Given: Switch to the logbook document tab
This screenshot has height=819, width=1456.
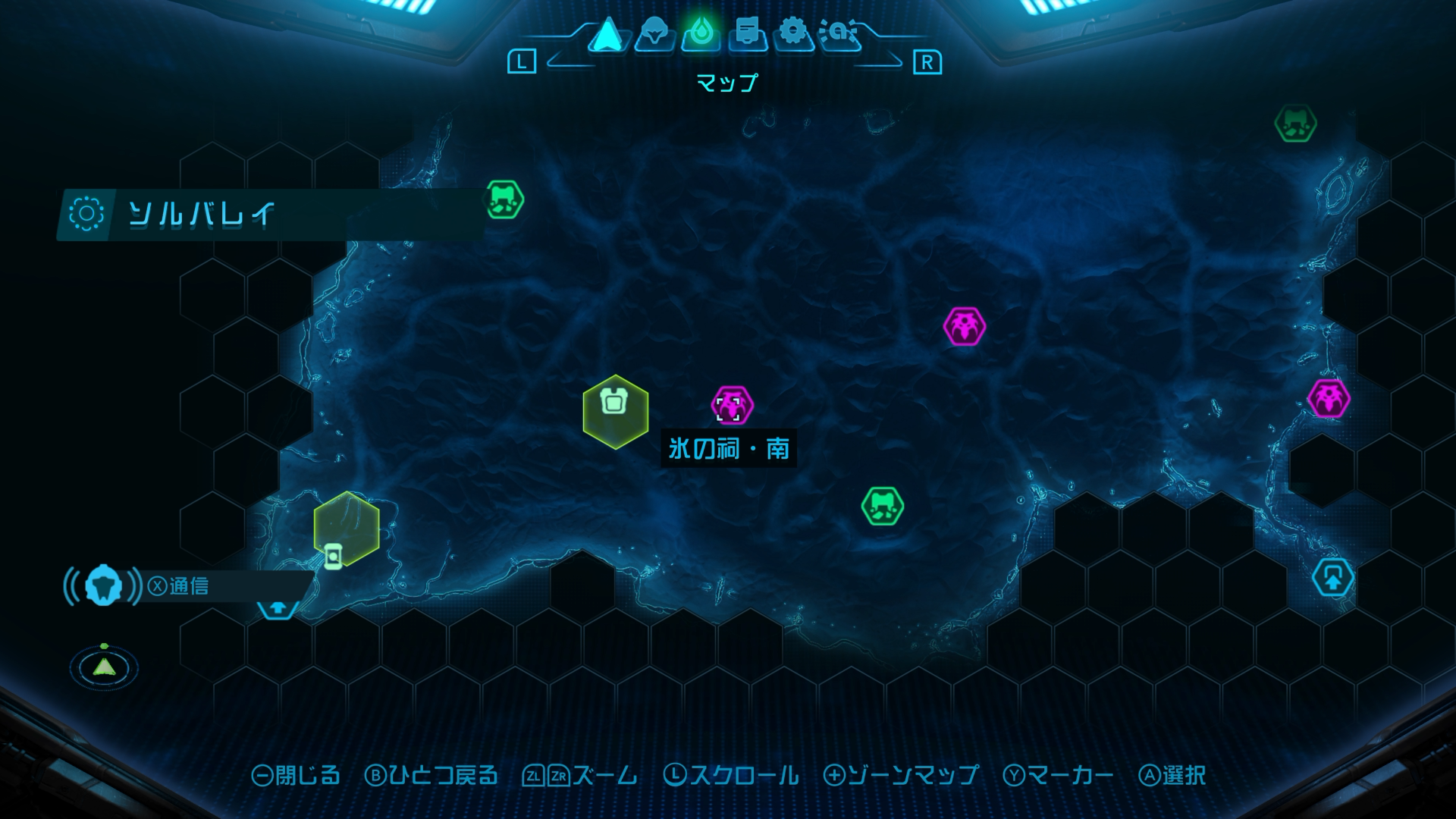Looking at the screenshot, I should 748,34.
